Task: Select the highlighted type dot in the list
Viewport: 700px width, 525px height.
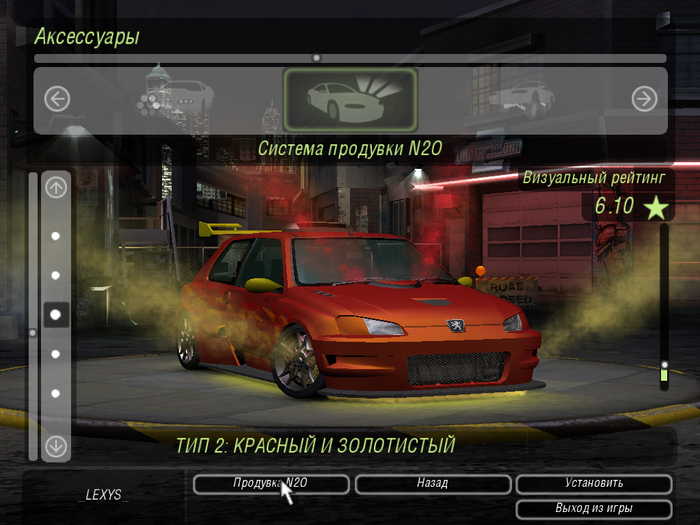Action: click(56, 314)
